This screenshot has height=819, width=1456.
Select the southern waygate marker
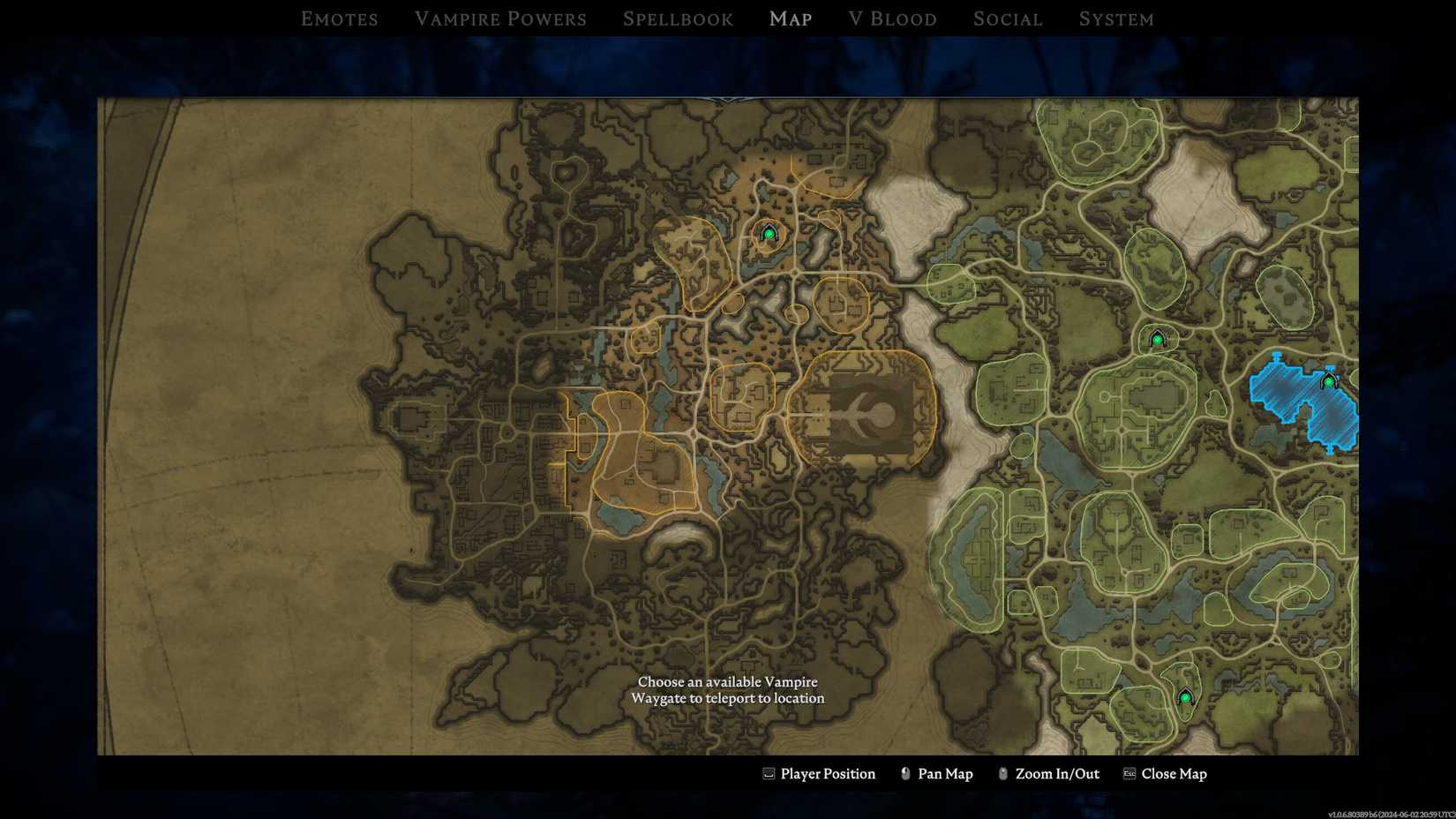click(x=1187, y=696)
